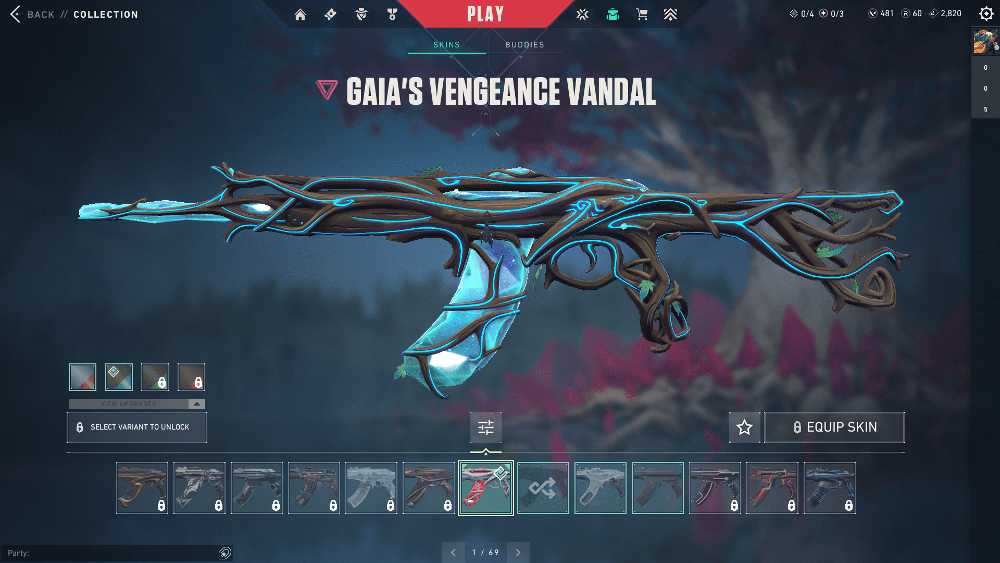Select the Skins tab
The image size is (1000, 563).
coord(446,45)
